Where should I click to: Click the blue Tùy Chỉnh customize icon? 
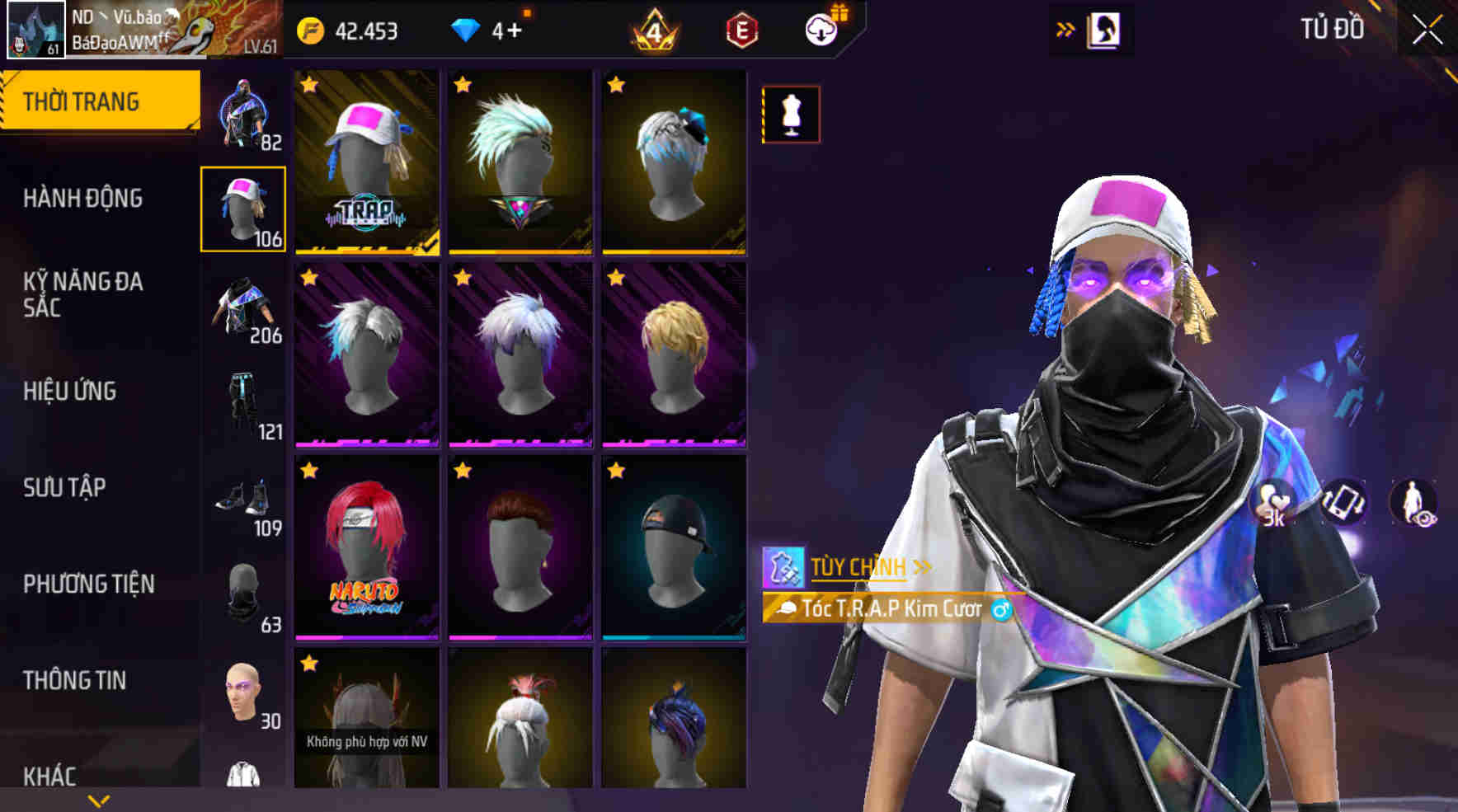coord(783,566)
